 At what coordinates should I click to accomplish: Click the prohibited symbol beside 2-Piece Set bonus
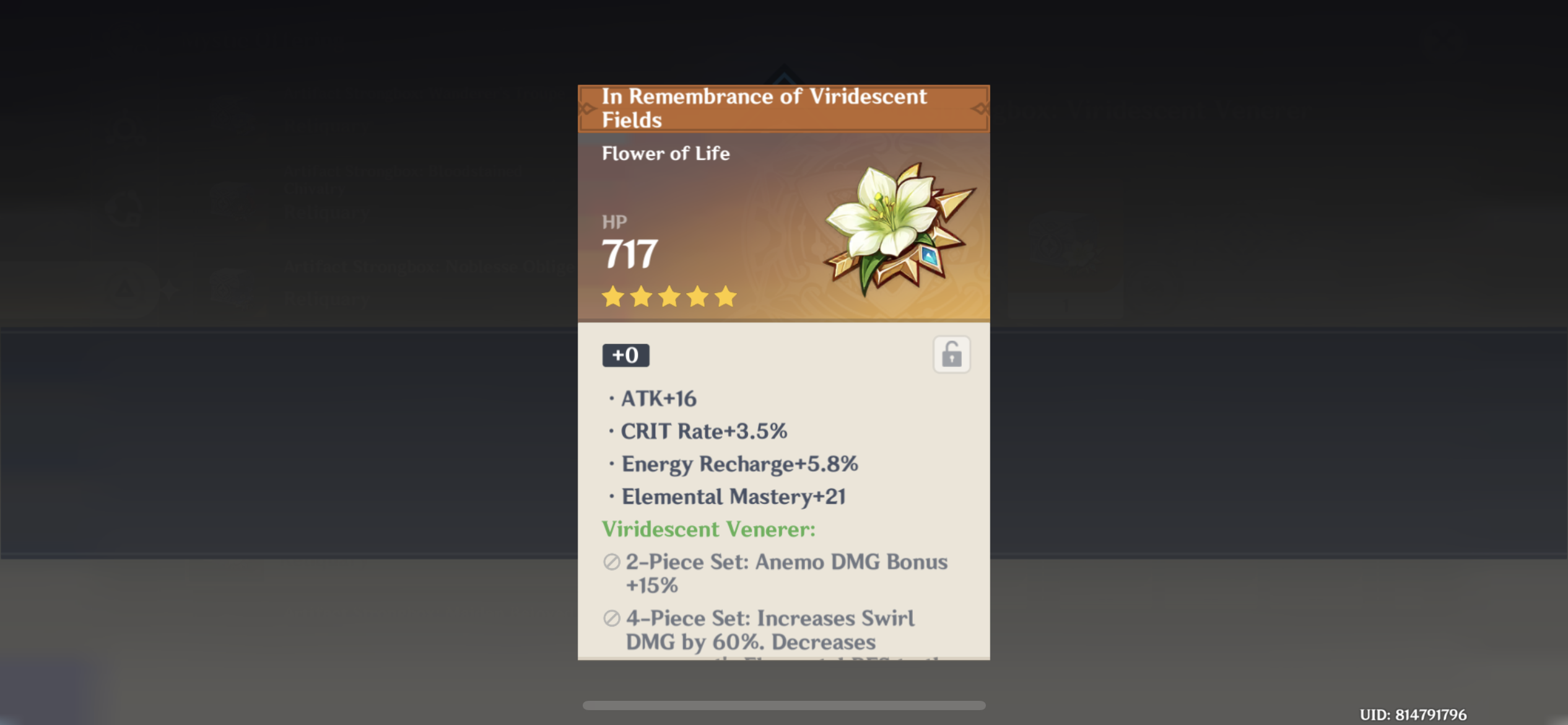coord(611,563)
